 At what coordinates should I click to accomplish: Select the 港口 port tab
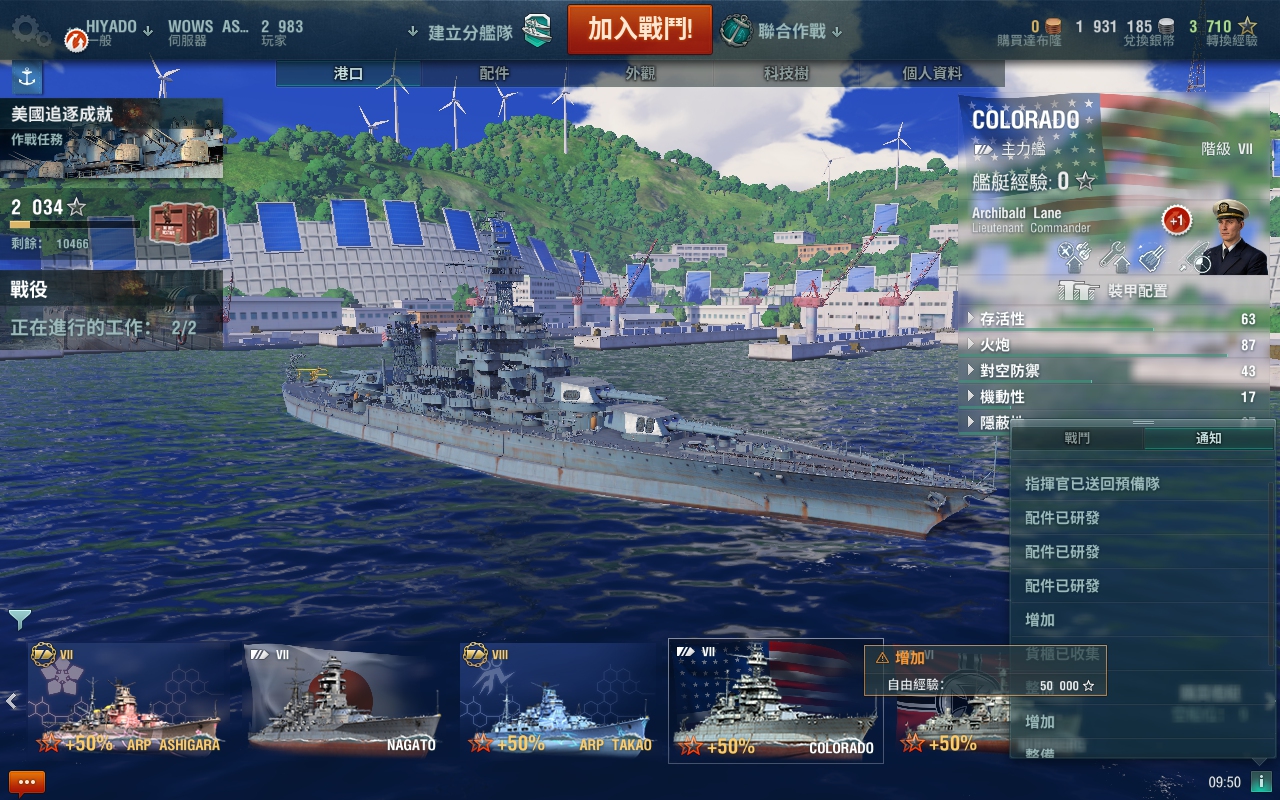click(x=348, y=74)
